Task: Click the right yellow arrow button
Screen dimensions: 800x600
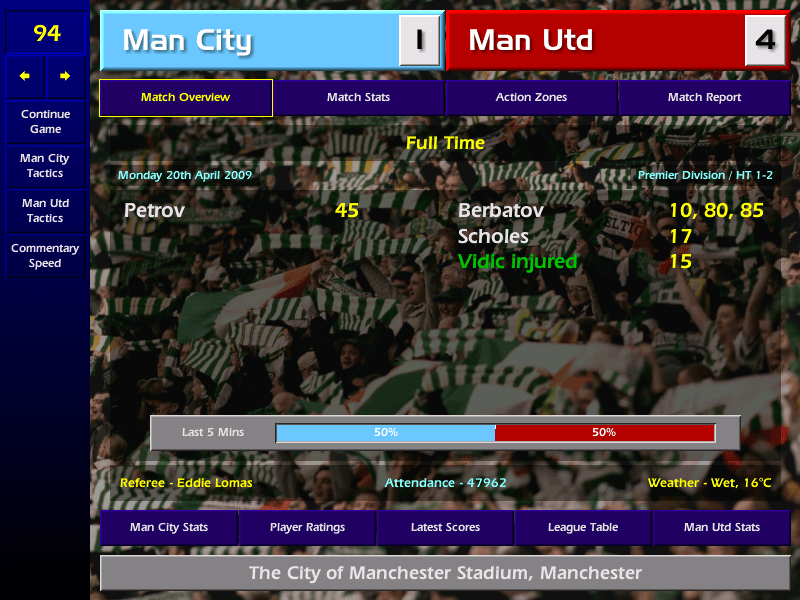Action: coord(66,76)
